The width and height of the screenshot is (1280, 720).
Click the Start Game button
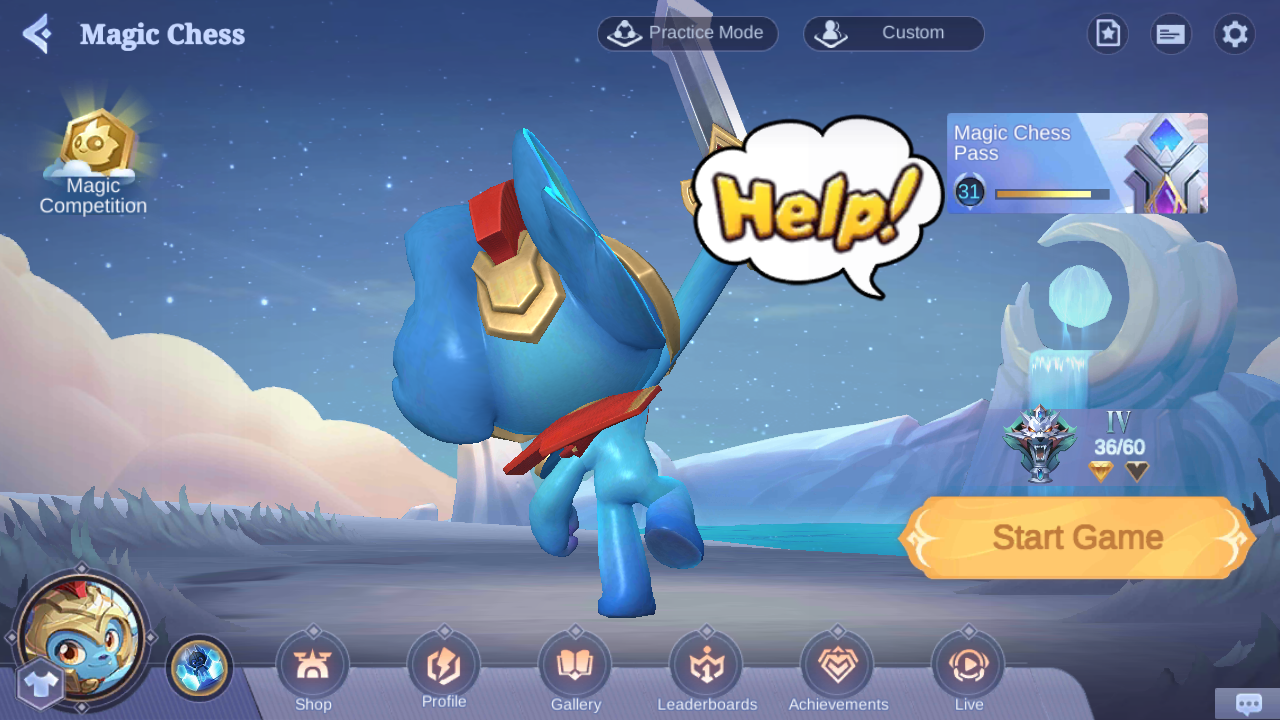[x=1077, y=538]
